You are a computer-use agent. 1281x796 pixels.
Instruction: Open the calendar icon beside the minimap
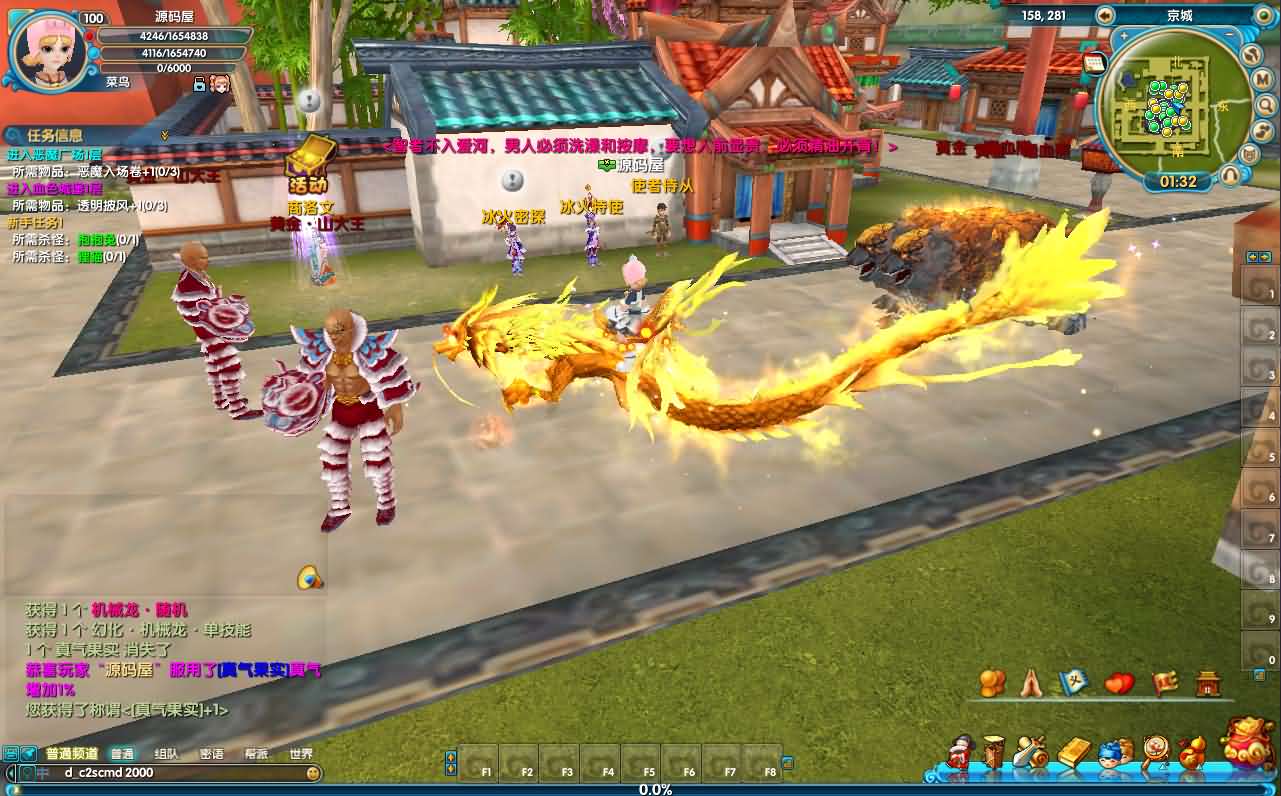[x=1093, y=63]
